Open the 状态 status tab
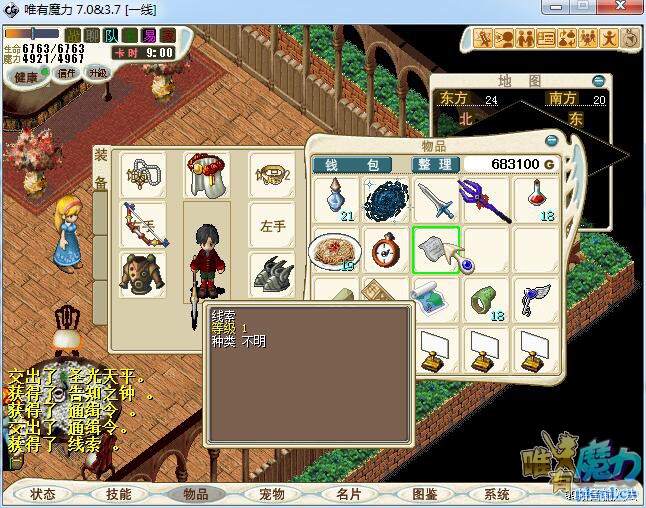 (43, 494)
